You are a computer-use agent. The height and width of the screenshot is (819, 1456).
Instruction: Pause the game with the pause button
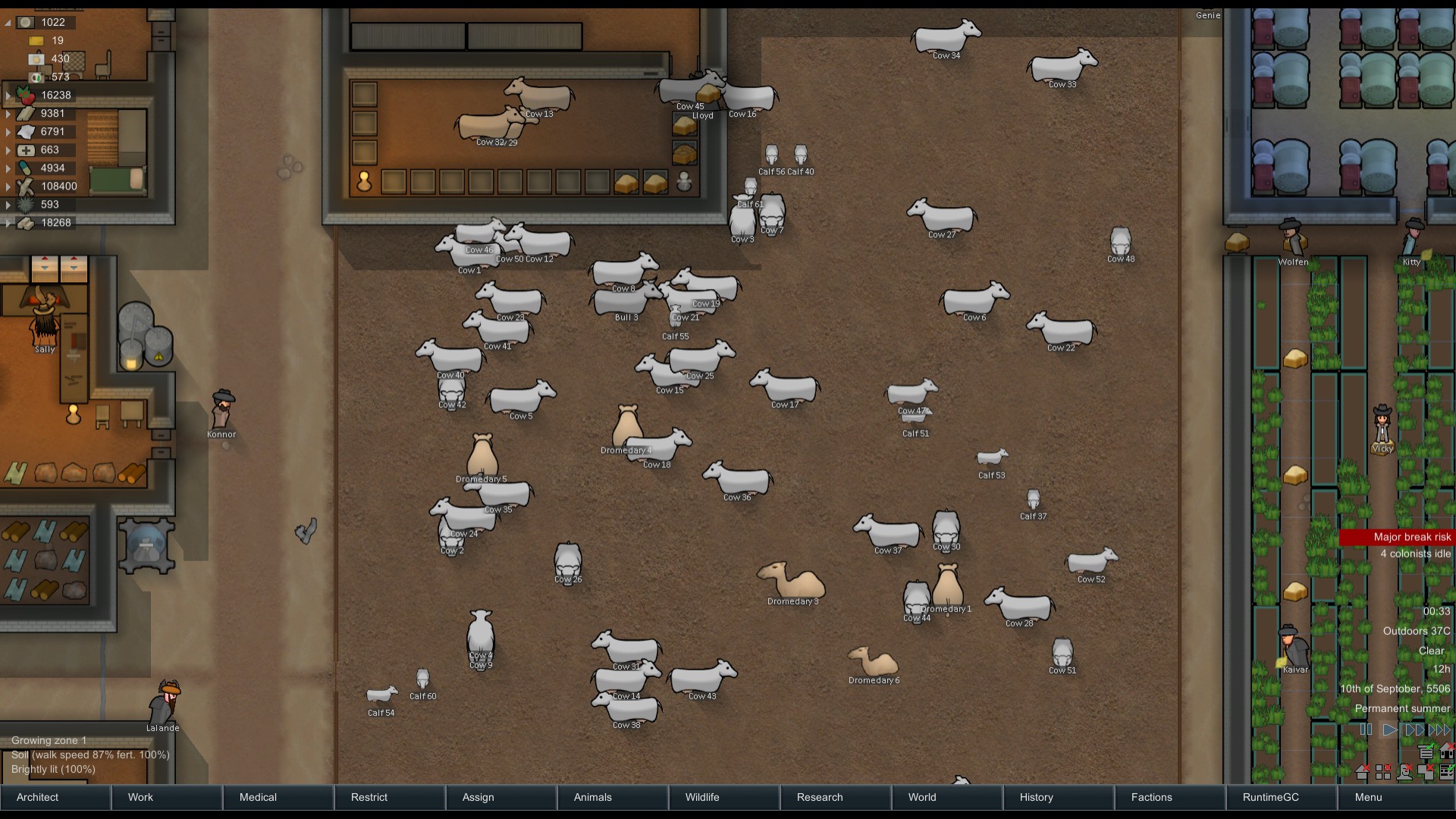1366,730
